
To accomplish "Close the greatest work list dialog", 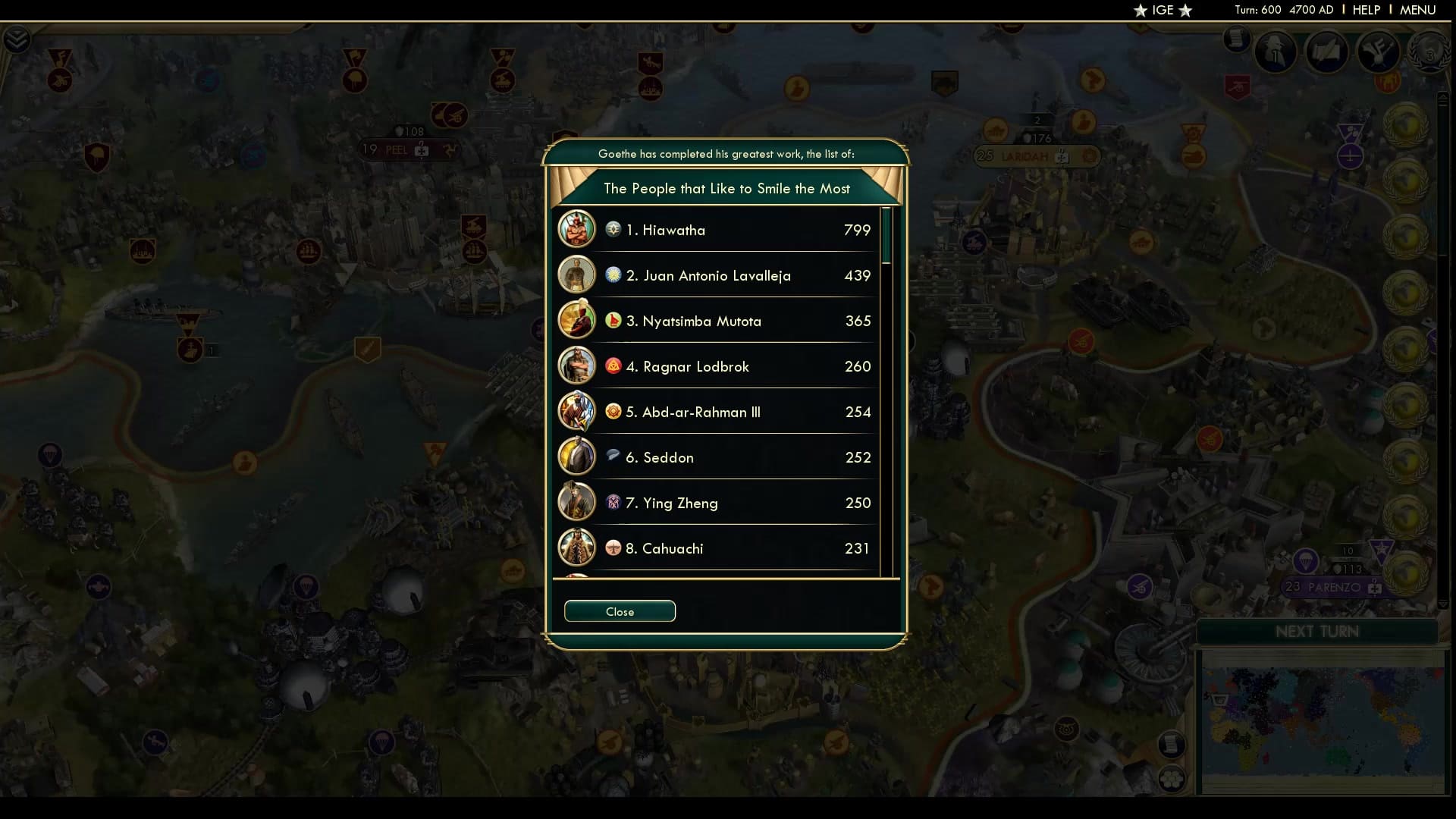I will coord(620,611).
